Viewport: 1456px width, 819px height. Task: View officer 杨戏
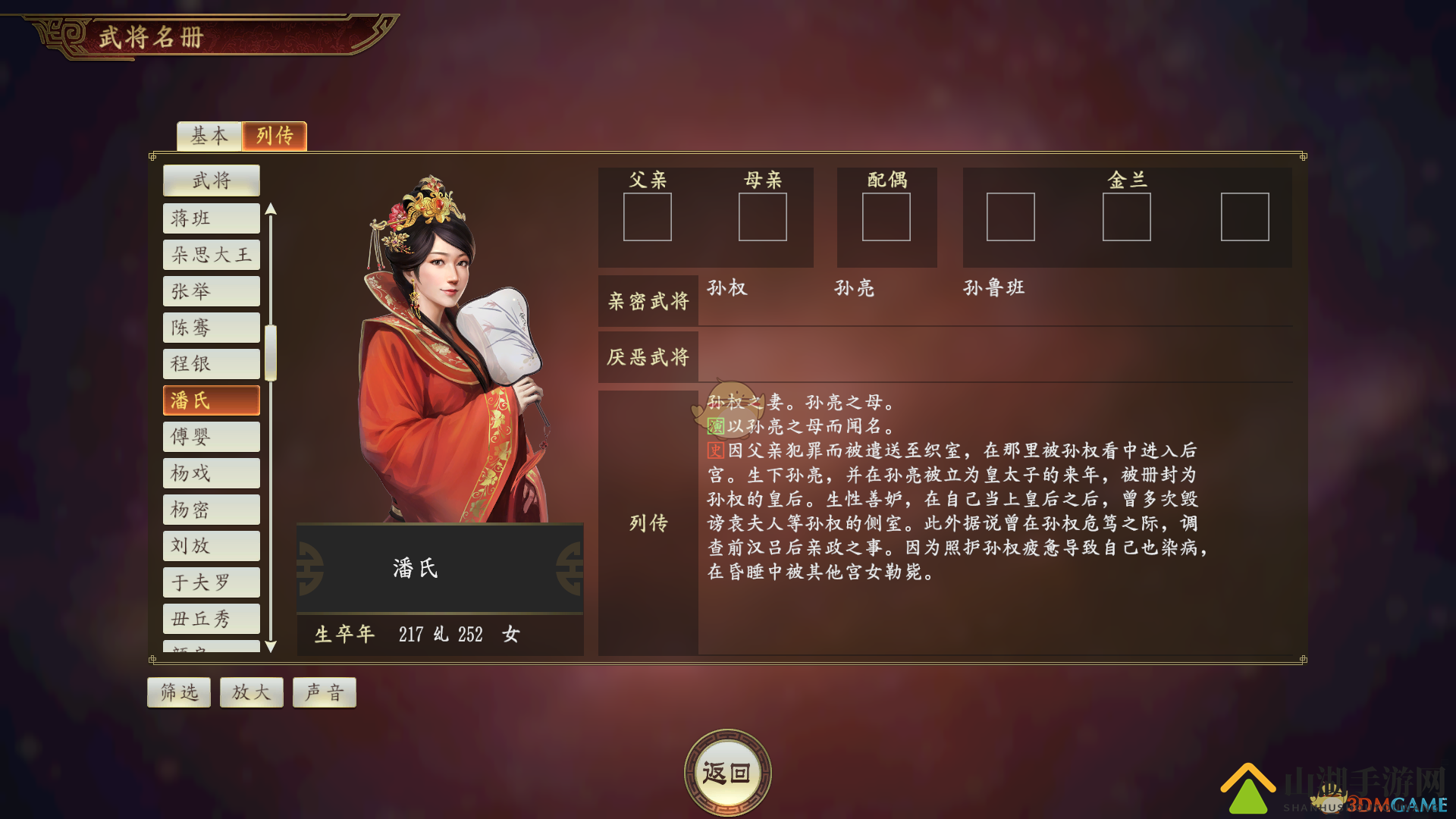click(212, 473)
